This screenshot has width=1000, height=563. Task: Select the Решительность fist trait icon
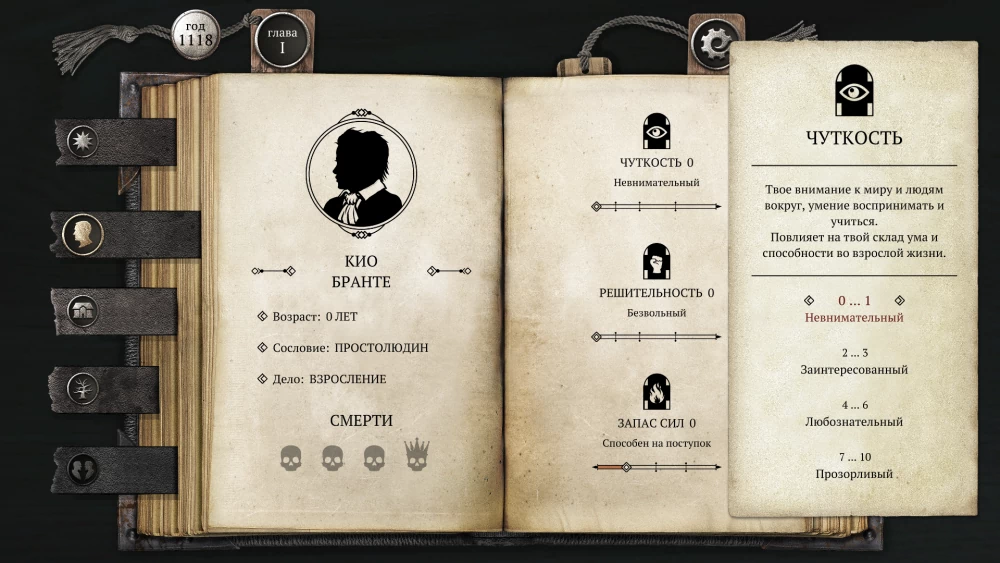tap(656, 261)
